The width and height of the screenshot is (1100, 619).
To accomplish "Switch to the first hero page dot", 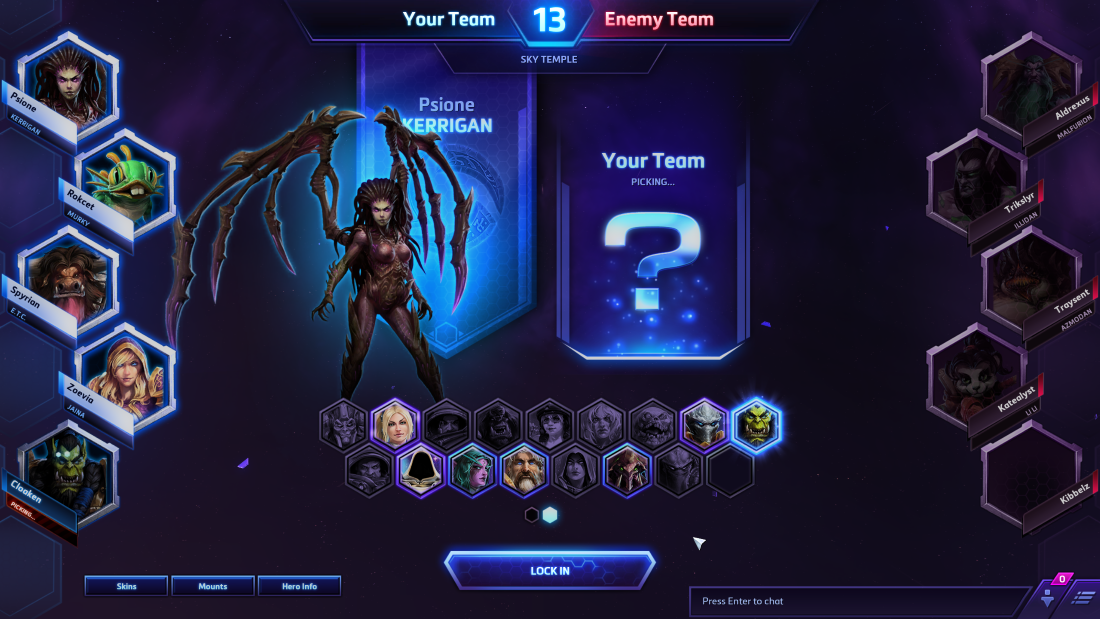I will pos(532,515).
